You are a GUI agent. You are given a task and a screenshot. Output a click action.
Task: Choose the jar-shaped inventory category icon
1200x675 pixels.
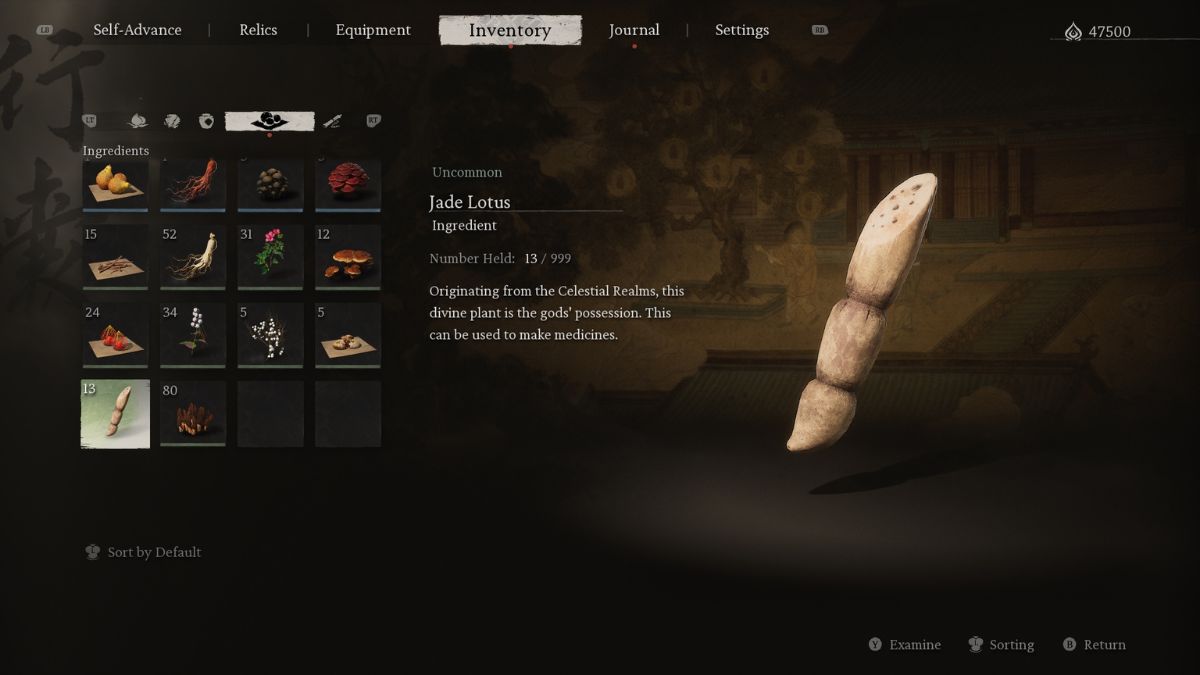point(207,121)
